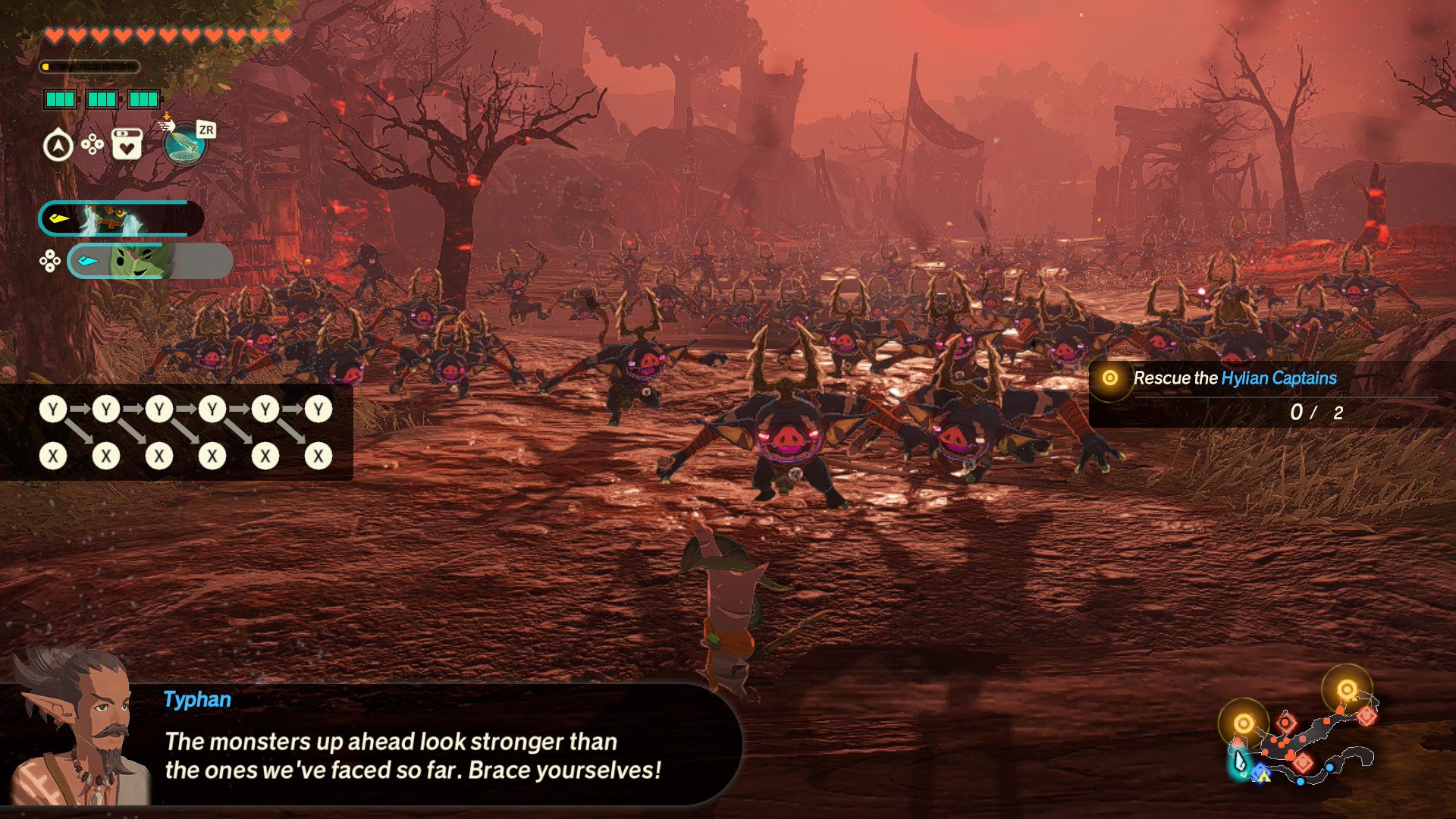
Task: Click the combo attack chart panel
Action: pyautogui.click(x=176, y=432)
